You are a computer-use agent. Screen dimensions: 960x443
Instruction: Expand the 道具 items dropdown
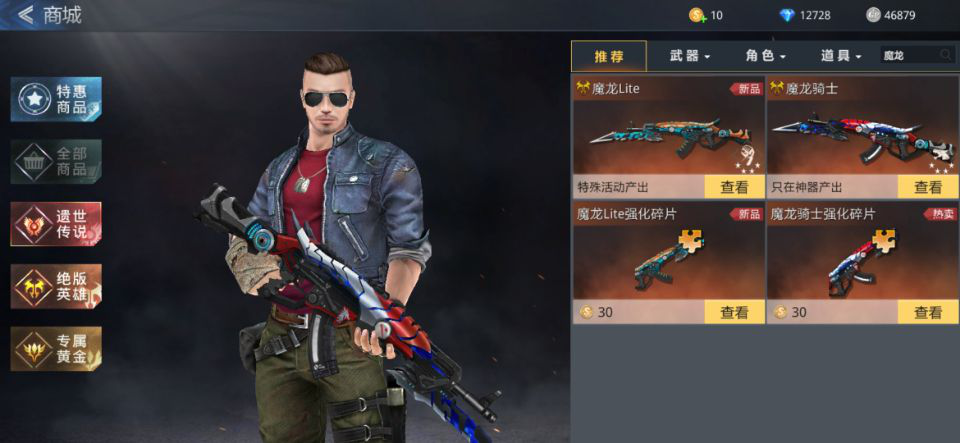(x=841, y=56)
